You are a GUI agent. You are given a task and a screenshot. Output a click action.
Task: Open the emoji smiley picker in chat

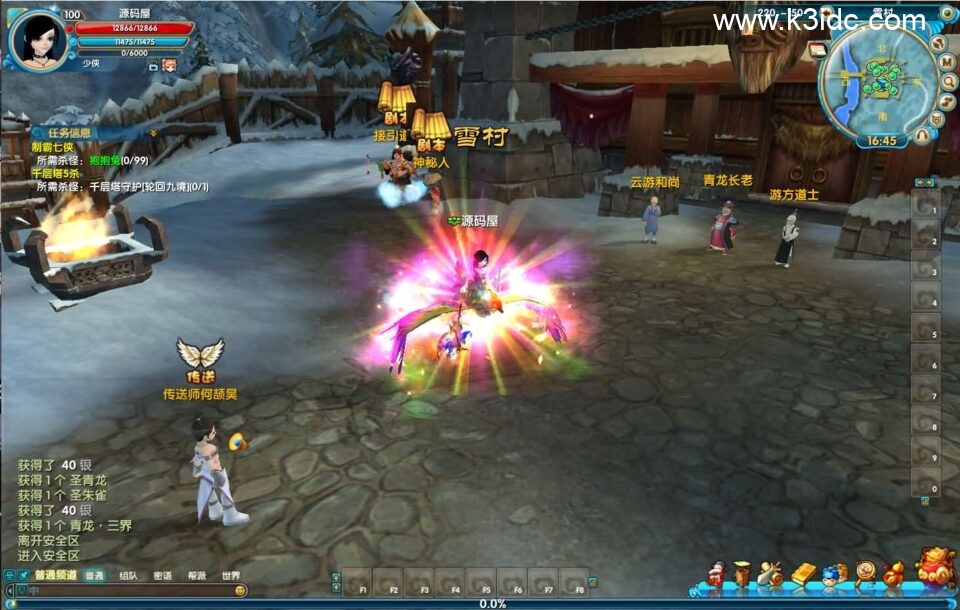241,591
